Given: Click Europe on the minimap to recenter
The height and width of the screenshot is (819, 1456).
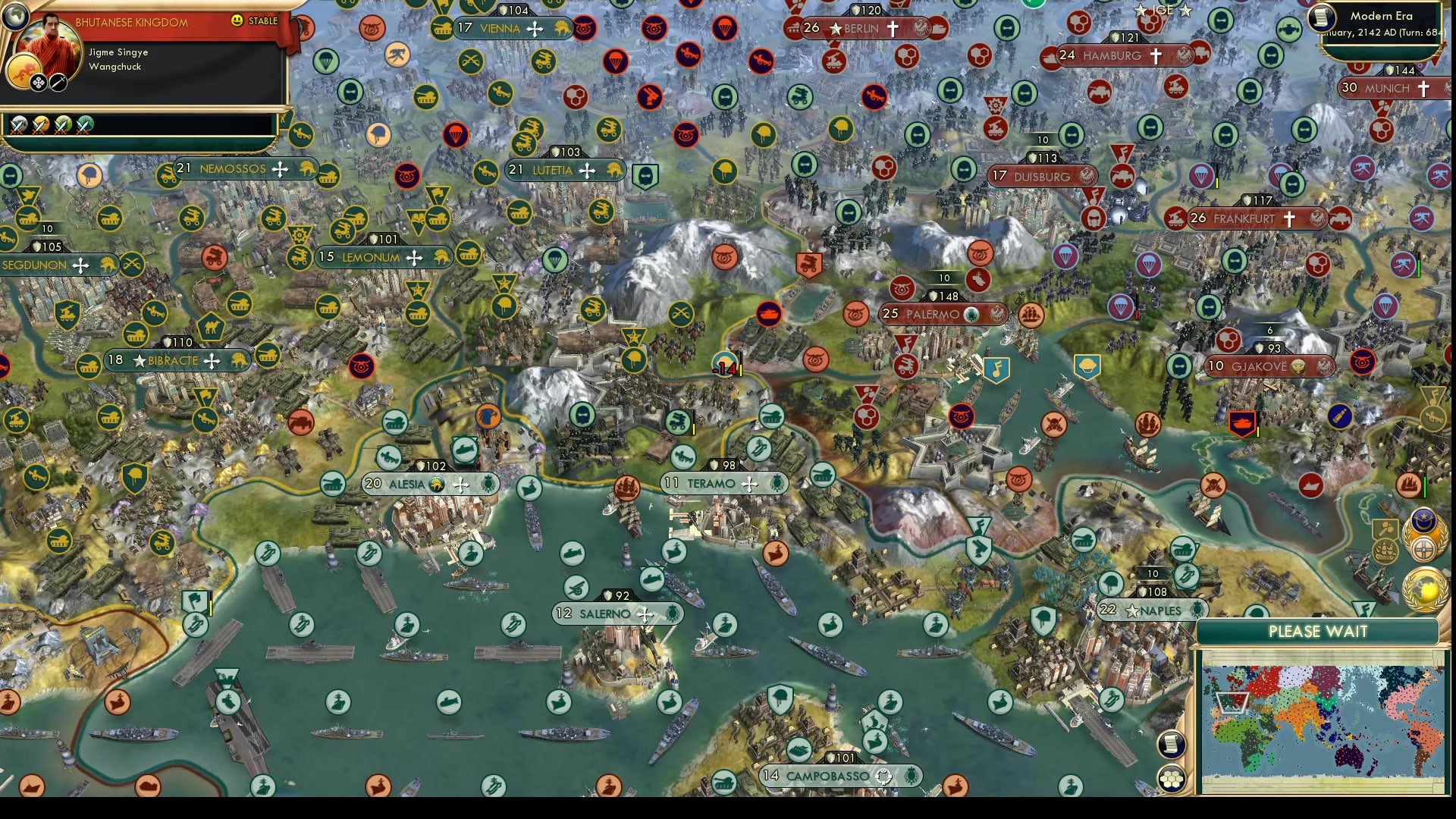Looking at the screenshot, I should pos(1232,703).
